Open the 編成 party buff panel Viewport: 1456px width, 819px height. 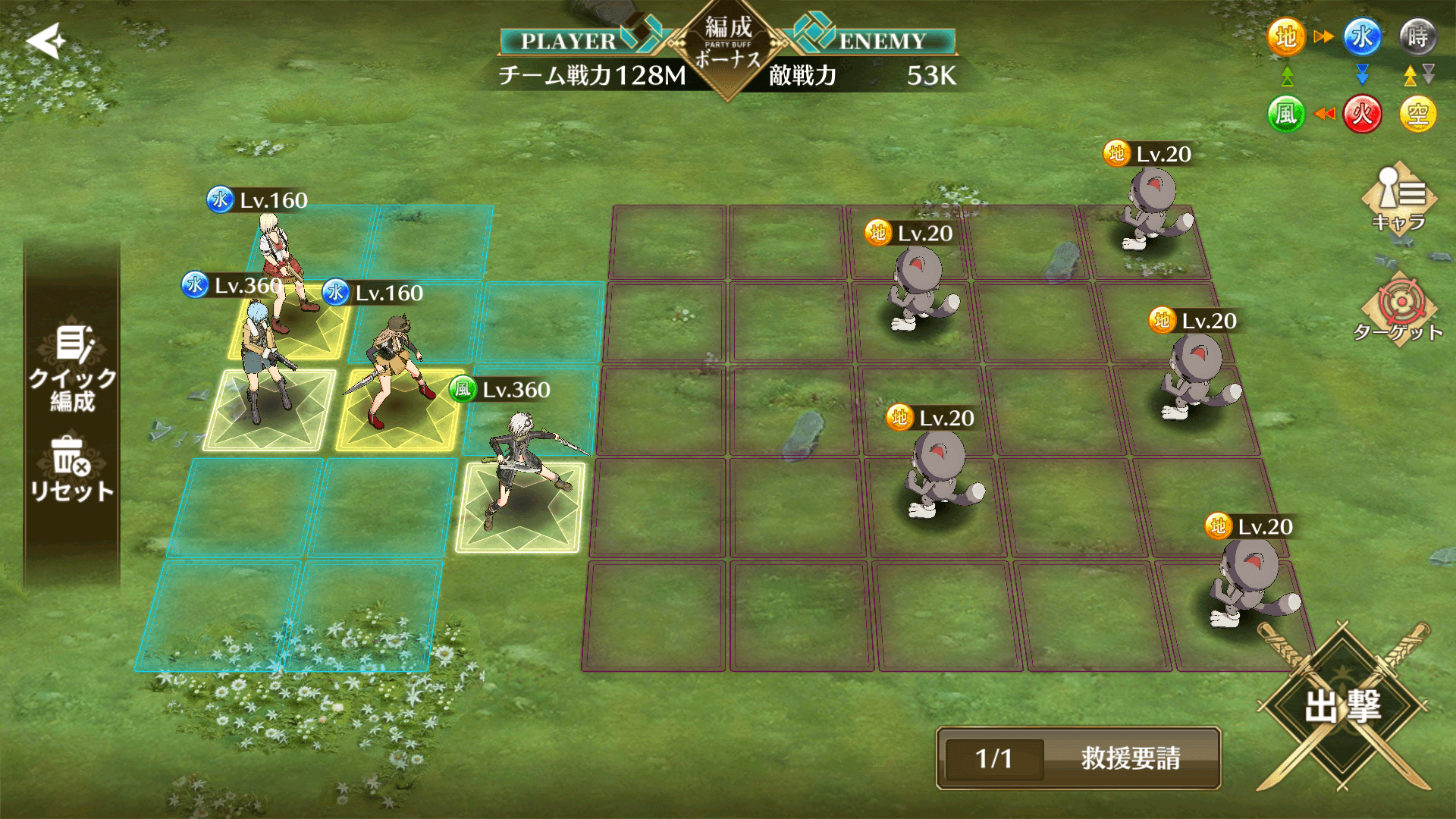730,45
